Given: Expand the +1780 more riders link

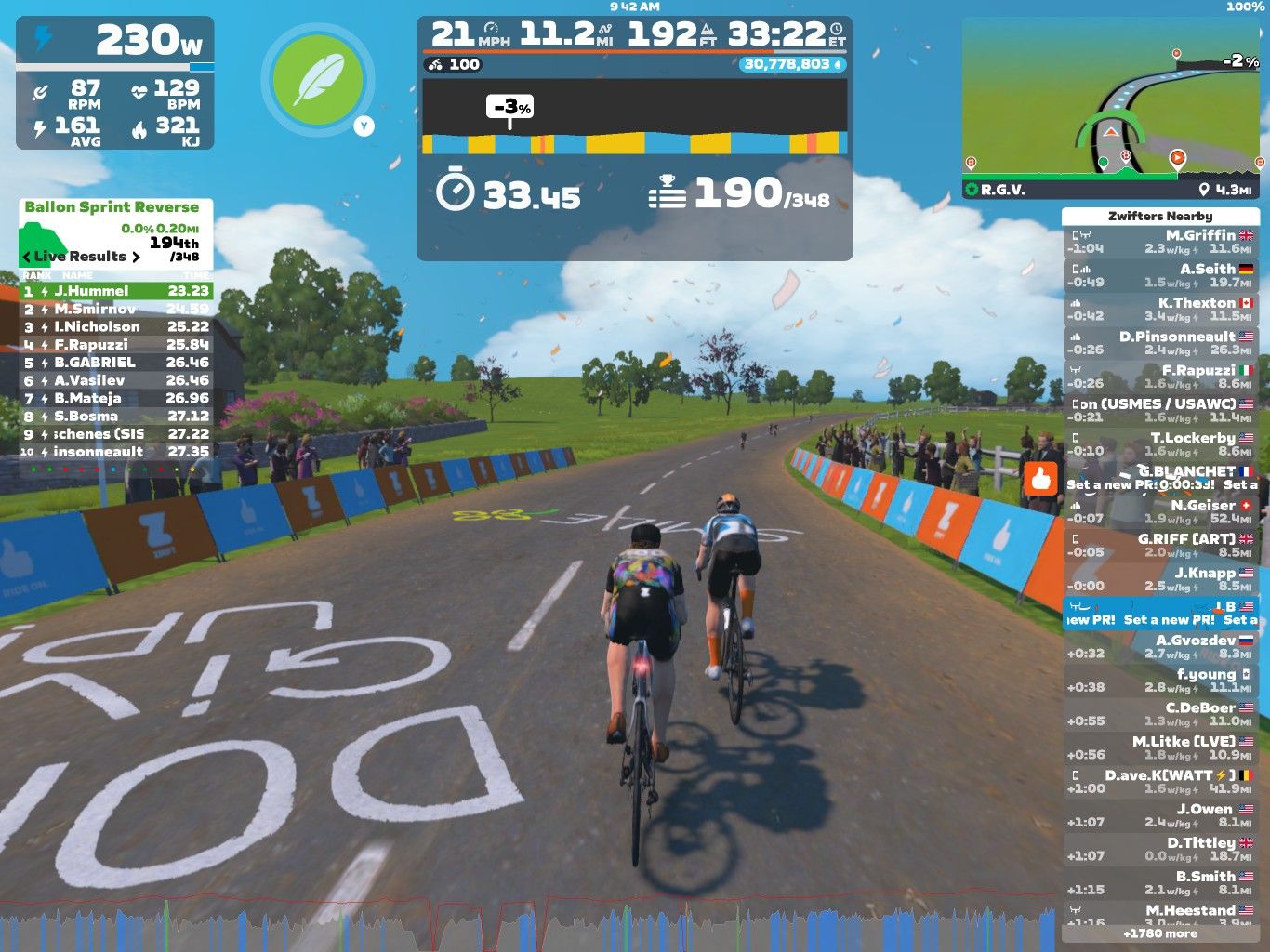Looking at the screenshot, I should (x=1160, y=933).
